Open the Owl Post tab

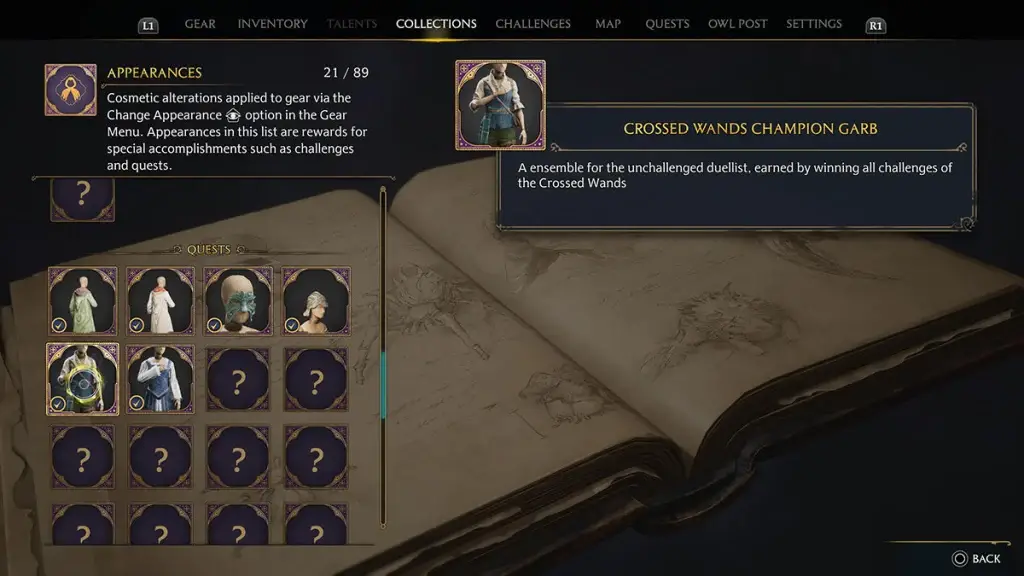click(737, 24)
